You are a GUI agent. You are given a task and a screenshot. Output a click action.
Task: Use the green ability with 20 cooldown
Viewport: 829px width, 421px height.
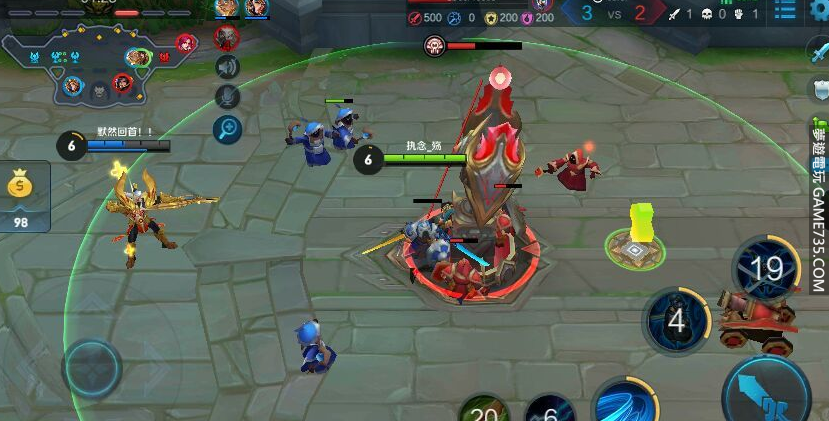click(x=484, y=410)
